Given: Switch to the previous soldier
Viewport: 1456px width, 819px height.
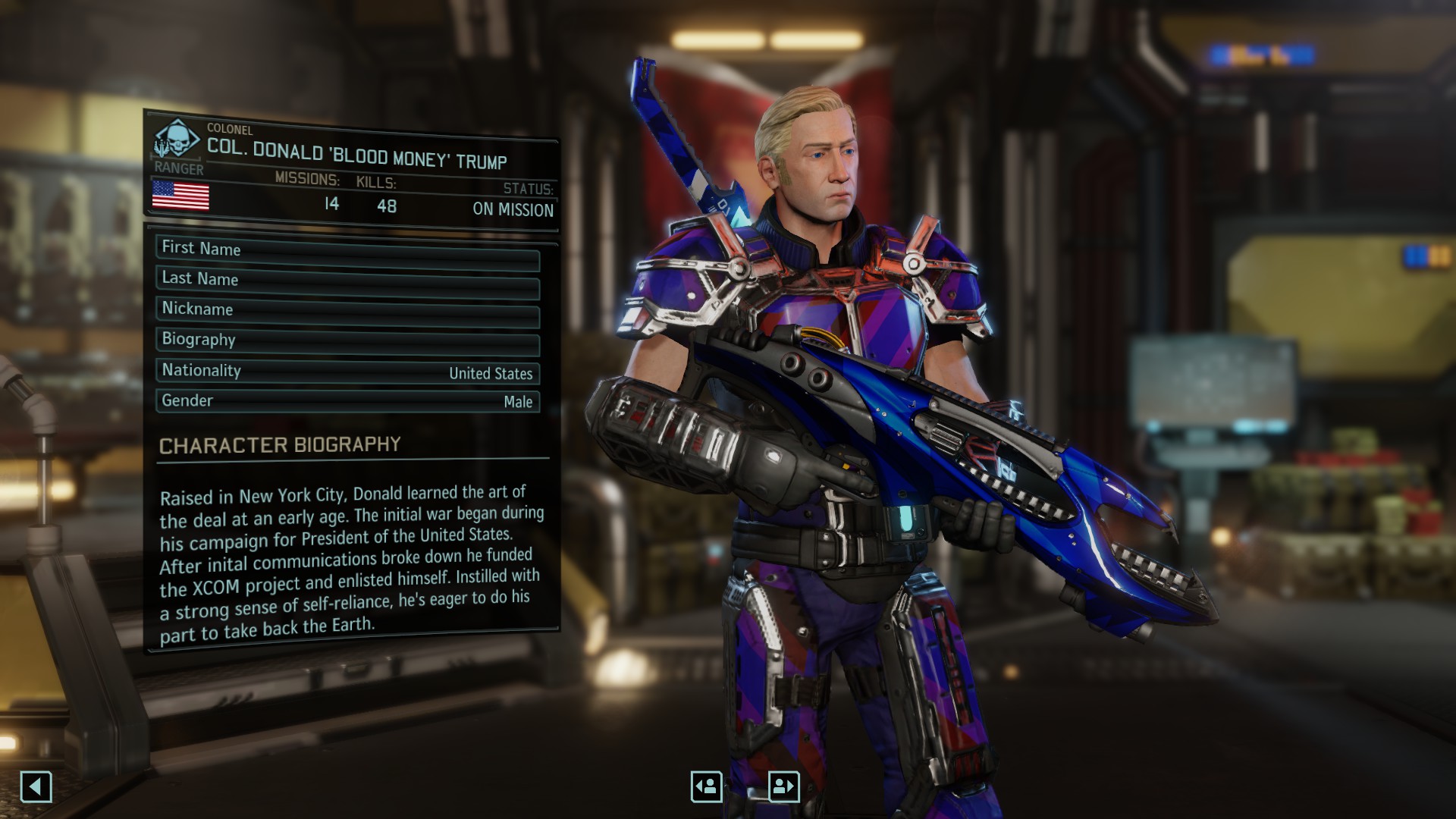Looking at the screenshot, I should 706,786.
